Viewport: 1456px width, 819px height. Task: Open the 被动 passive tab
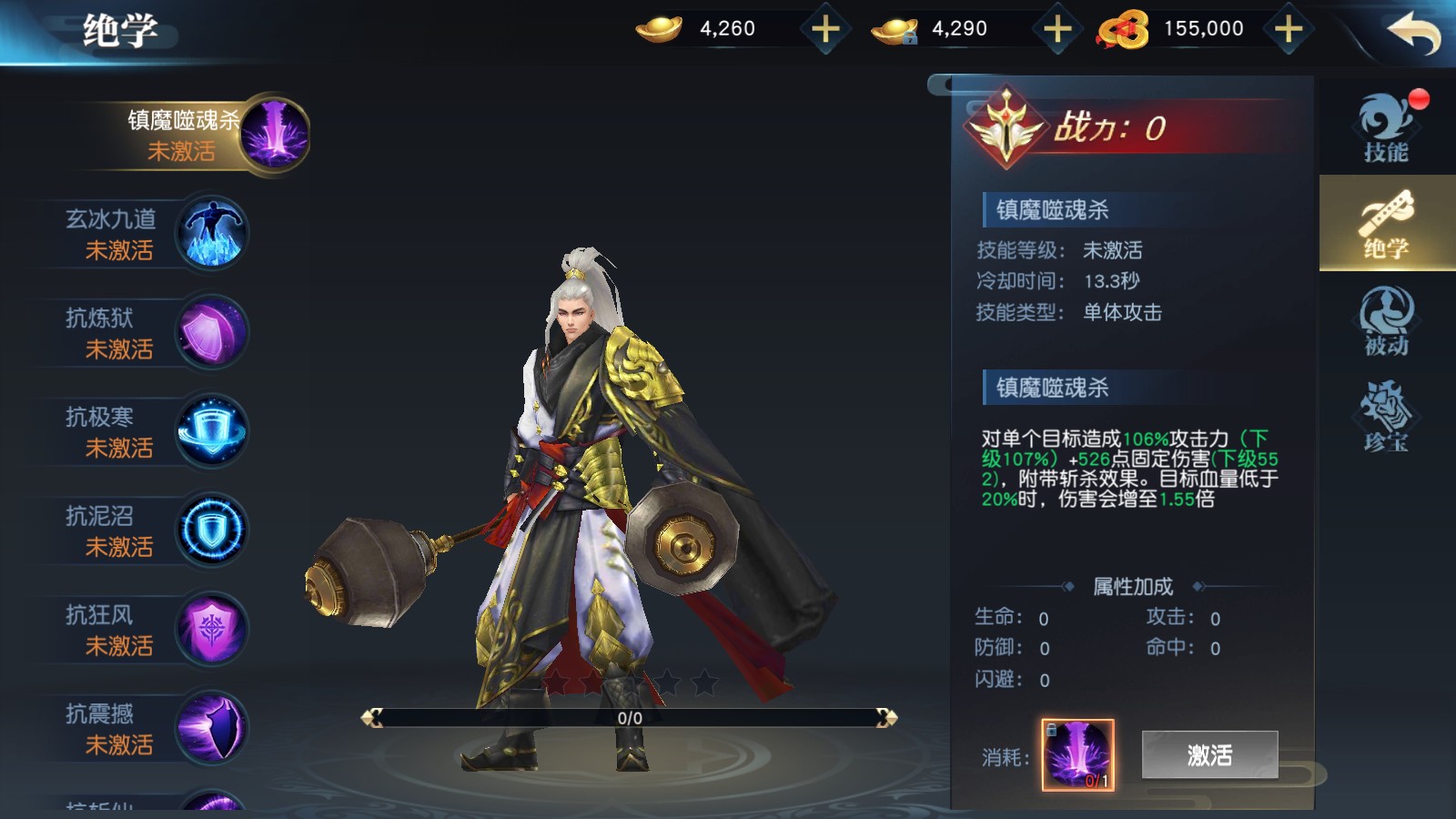click(1386, 320)
